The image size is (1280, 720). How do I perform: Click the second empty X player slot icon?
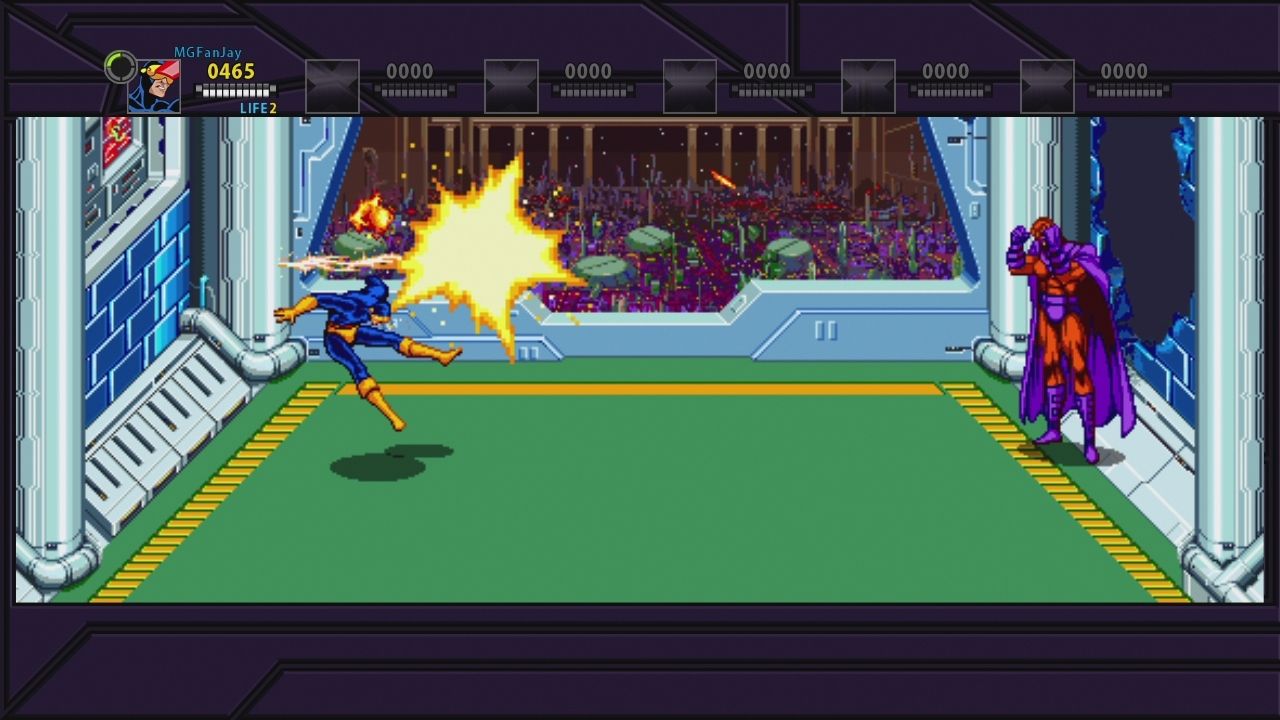pyautogui.click(x=510, y=85)
